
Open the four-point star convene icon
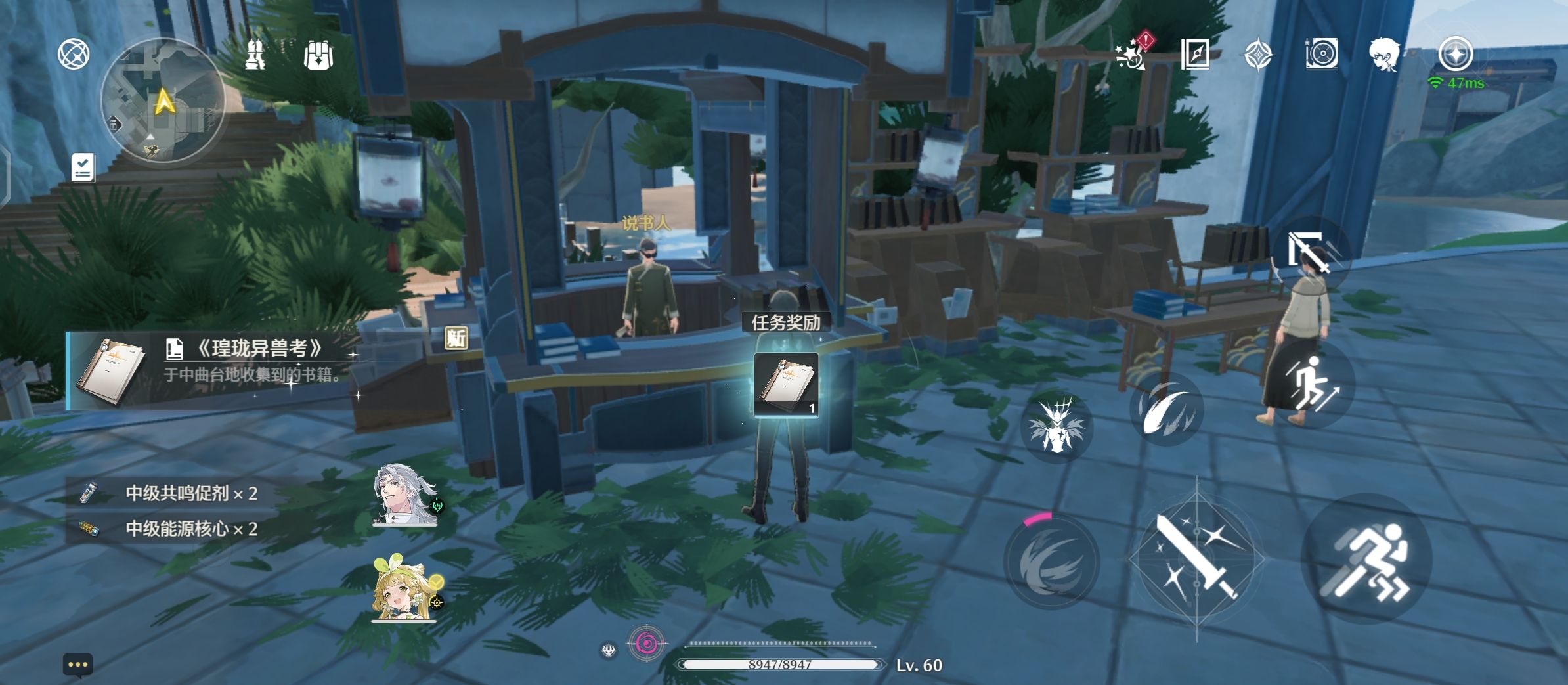[x=1258, y=54]
